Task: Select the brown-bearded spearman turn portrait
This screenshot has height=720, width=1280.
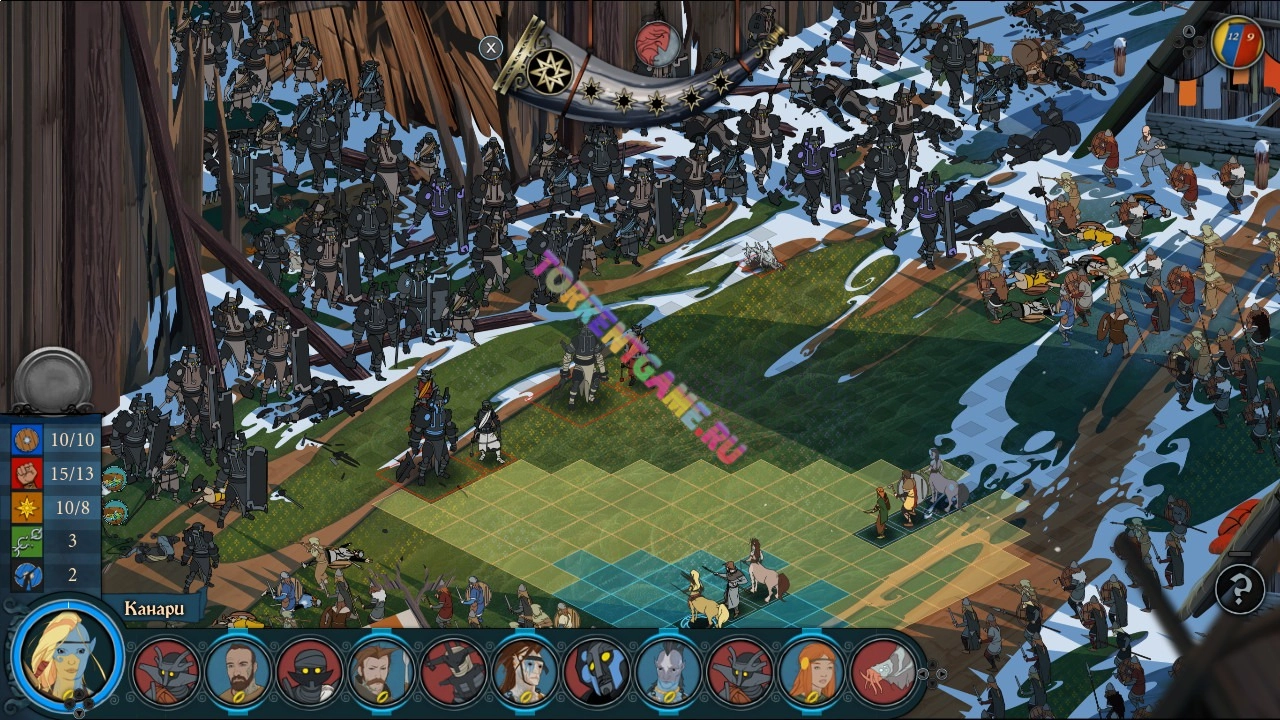Action: click(x=381, y=671)
